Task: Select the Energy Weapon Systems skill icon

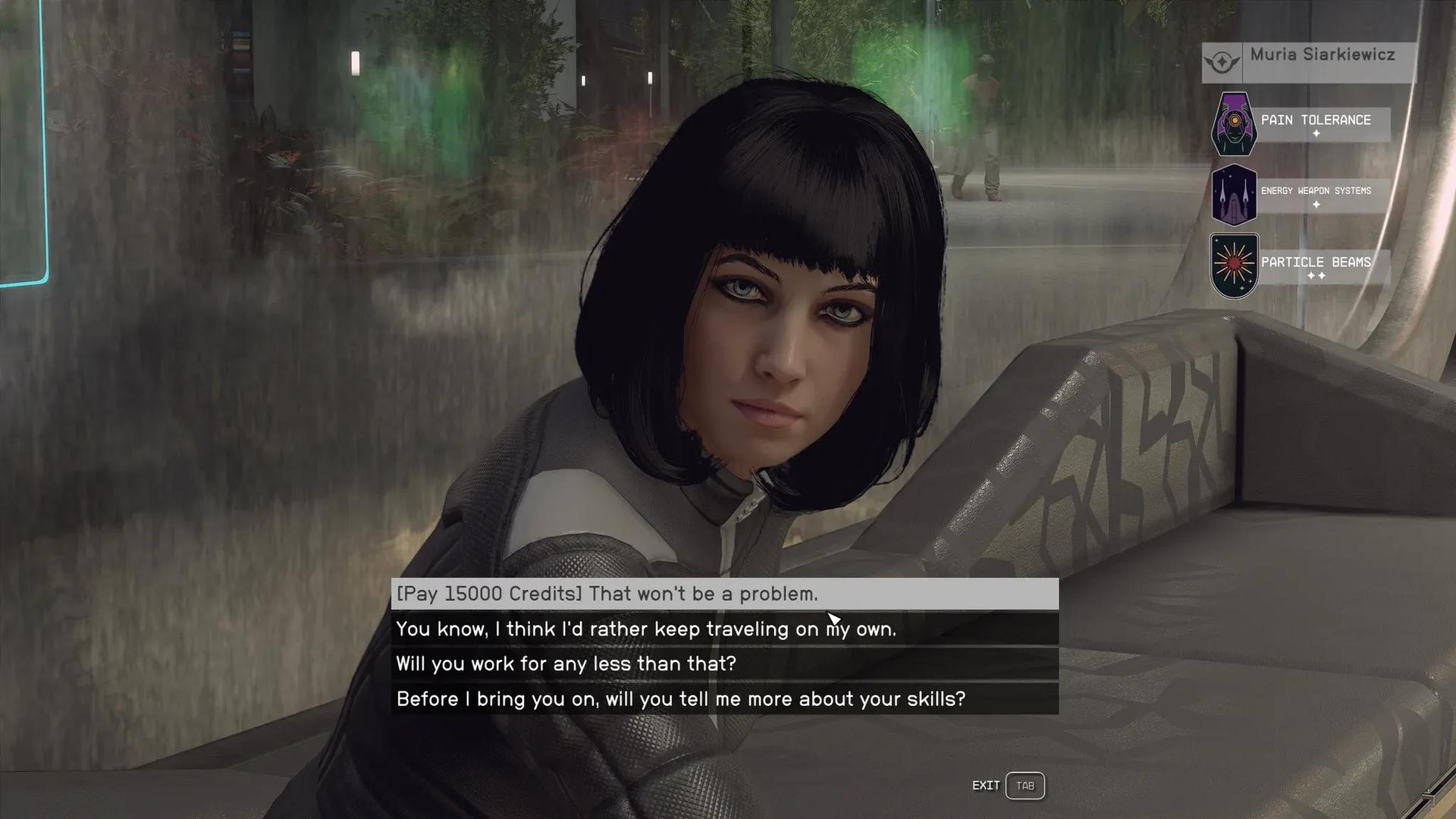Action: [1234, 195]
